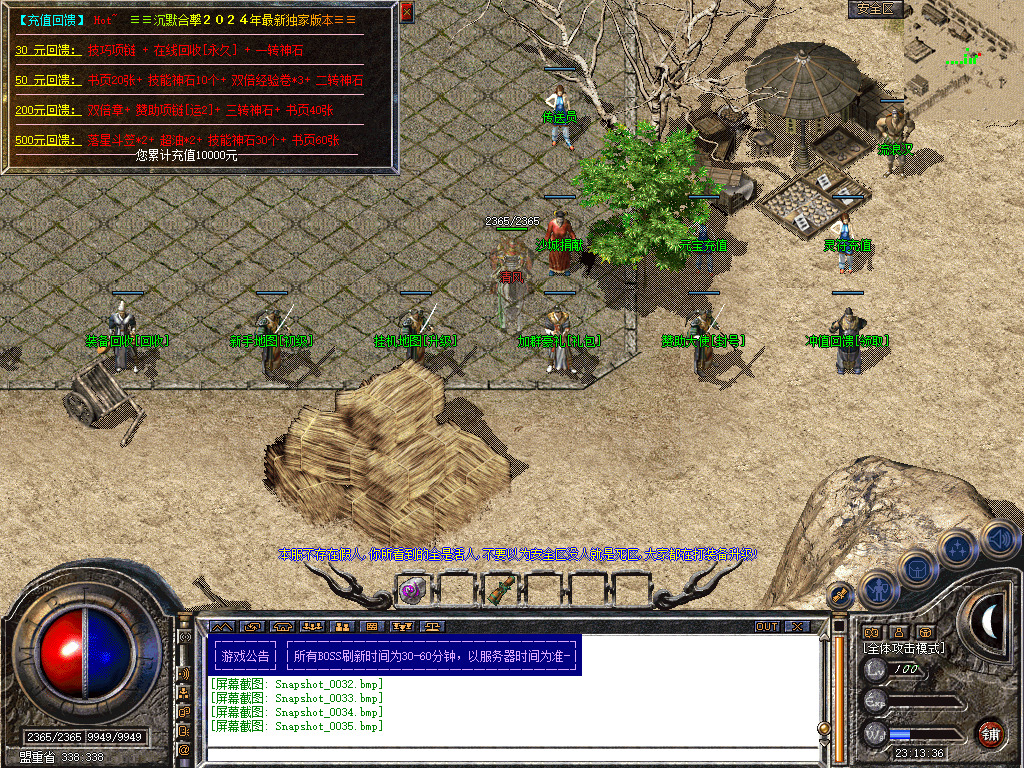Open the character equipment round button
This screenshot has height=768, width=1024.
click(879, 589)
